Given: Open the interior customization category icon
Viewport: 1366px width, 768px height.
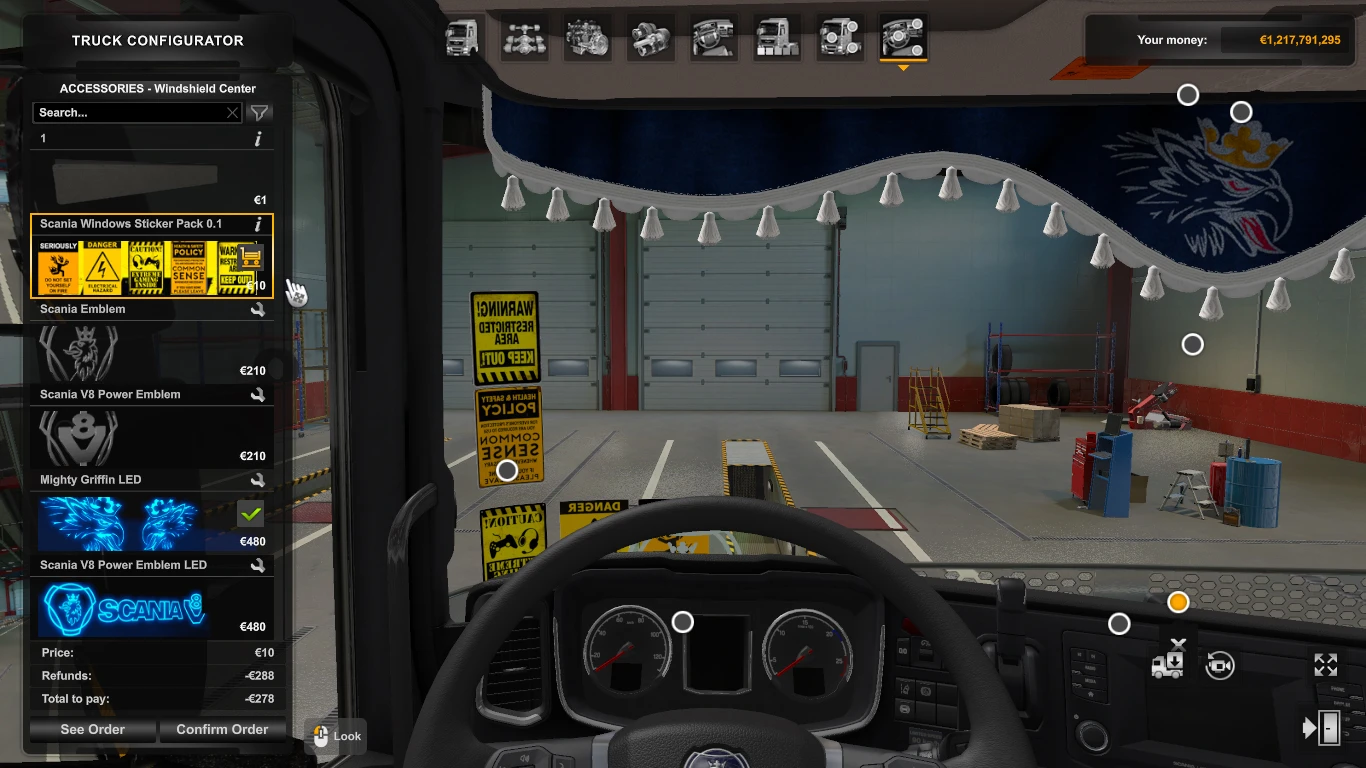Looking at the screenshot, I should (x=713, y=37).
